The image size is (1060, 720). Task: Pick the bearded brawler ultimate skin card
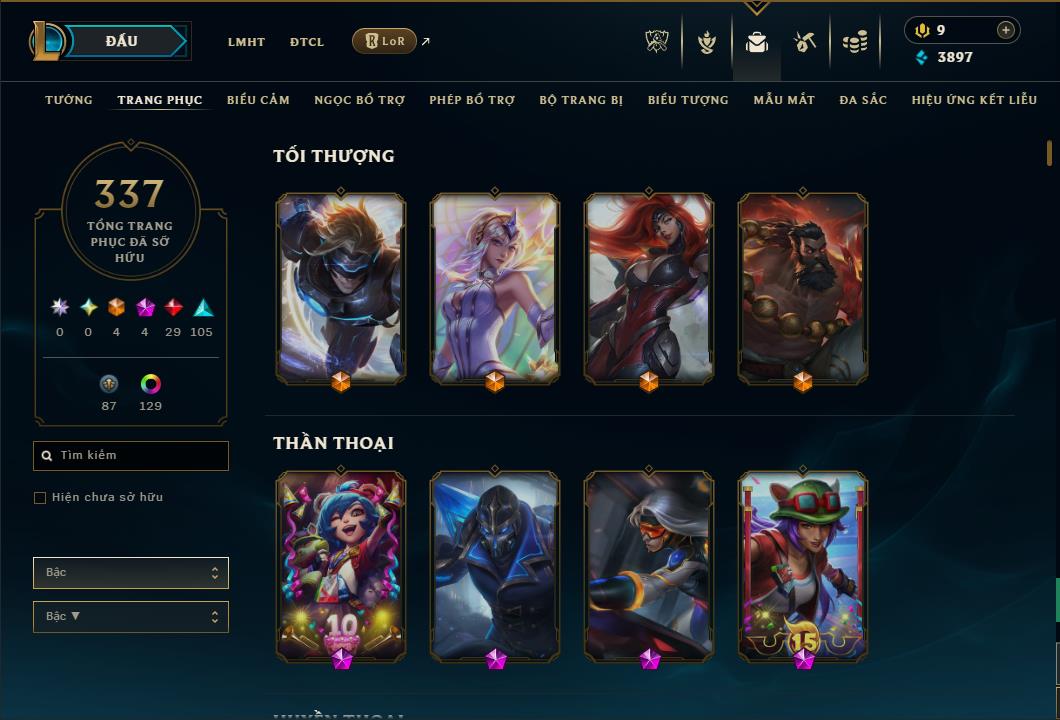[803, 288]
